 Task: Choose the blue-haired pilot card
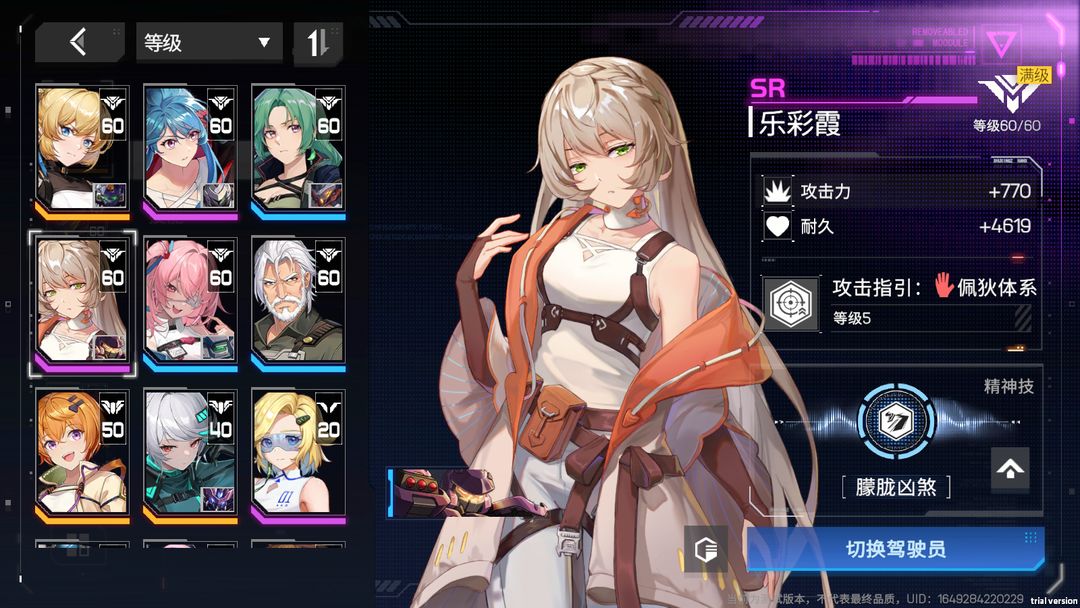click(190, 150)
